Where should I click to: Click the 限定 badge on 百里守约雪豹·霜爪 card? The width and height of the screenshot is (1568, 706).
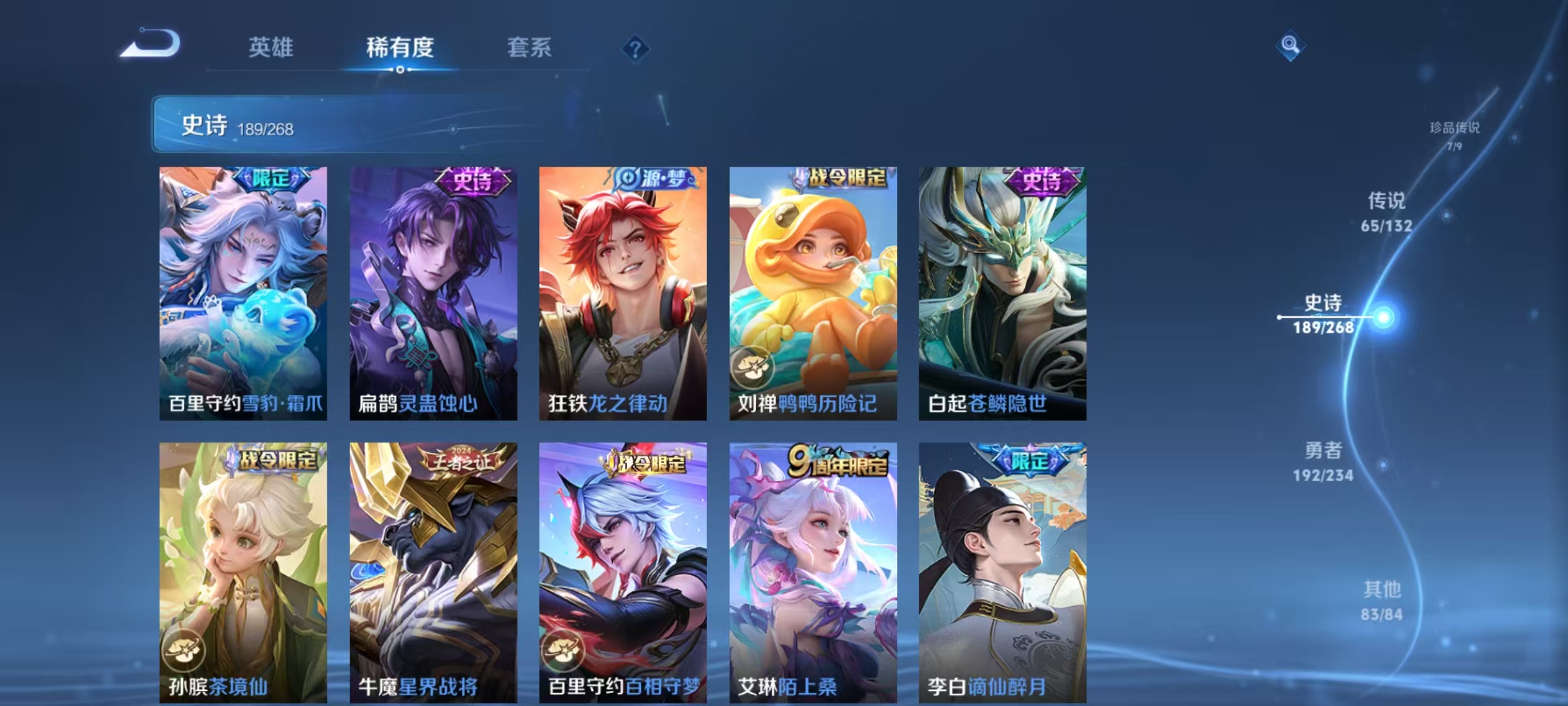click(274, 179)
